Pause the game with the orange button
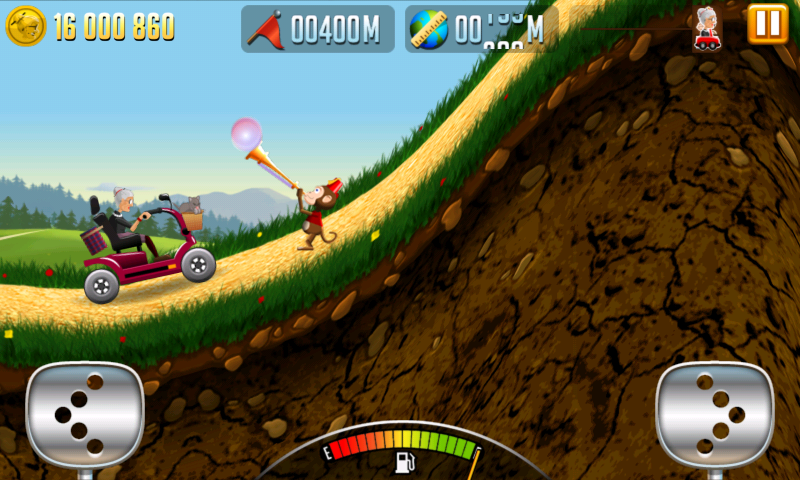The image size is (800, 480). [x=768, y=24]
